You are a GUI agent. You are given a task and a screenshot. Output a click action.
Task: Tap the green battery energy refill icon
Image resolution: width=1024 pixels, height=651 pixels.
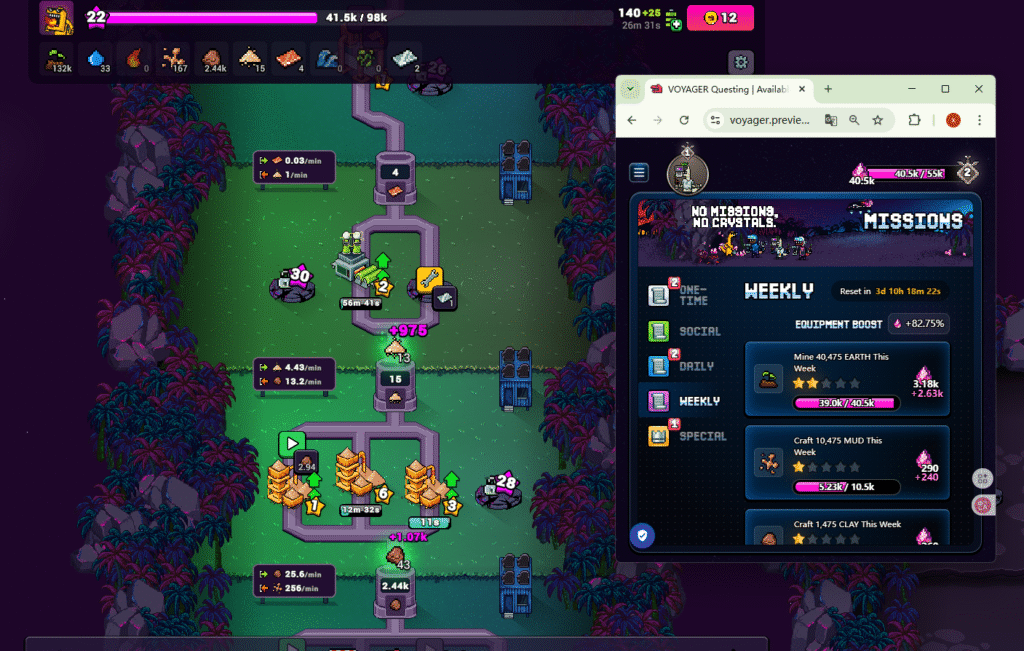point(675,23)
